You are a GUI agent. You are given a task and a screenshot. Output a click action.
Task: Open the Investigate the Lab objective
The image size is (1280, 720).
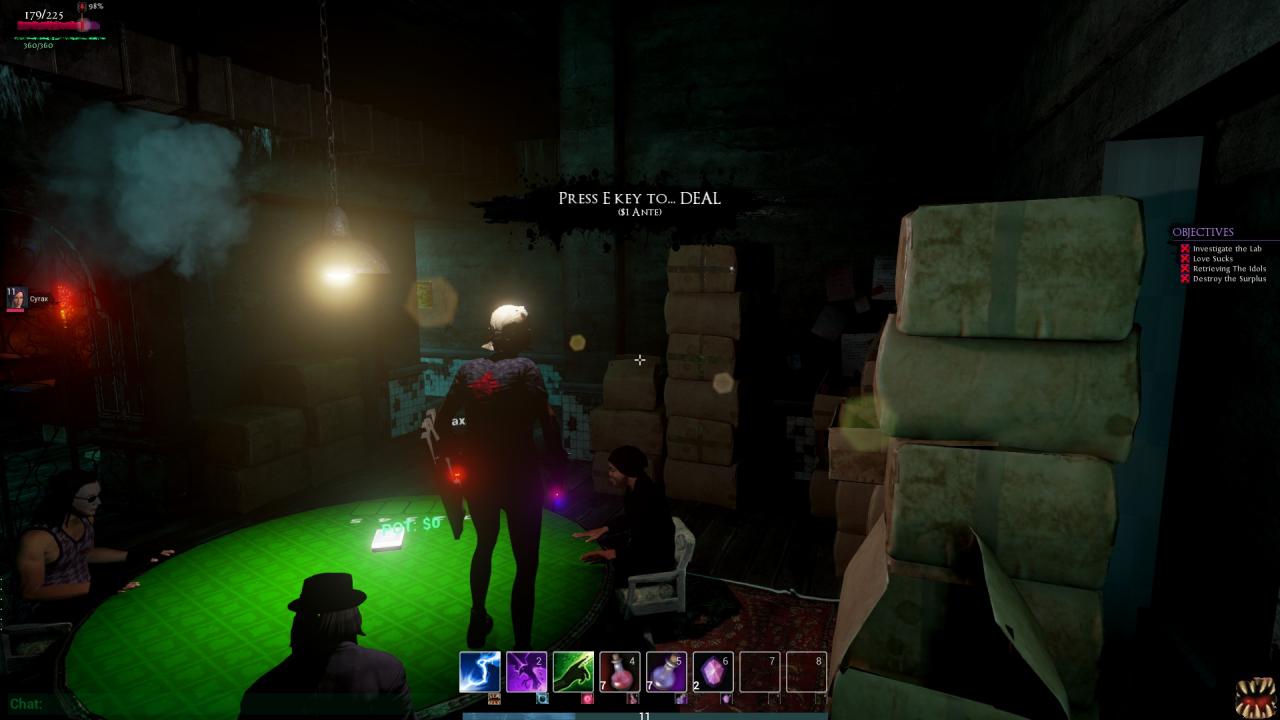[x=1226, y=249]
